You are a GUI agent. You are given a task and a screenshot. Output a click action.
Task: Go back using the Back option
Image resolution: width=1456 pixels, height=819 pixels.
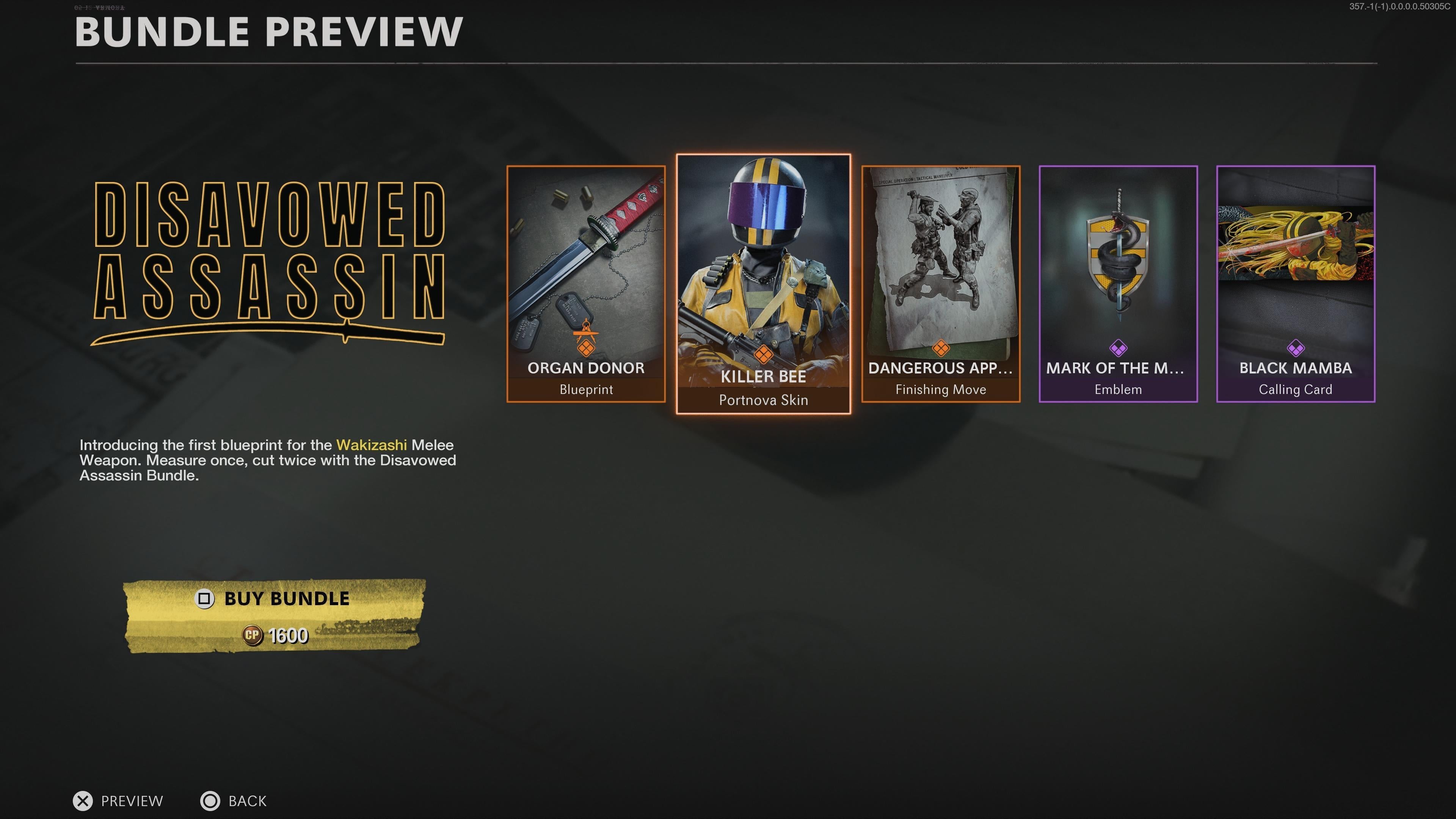tap(234, 800)
